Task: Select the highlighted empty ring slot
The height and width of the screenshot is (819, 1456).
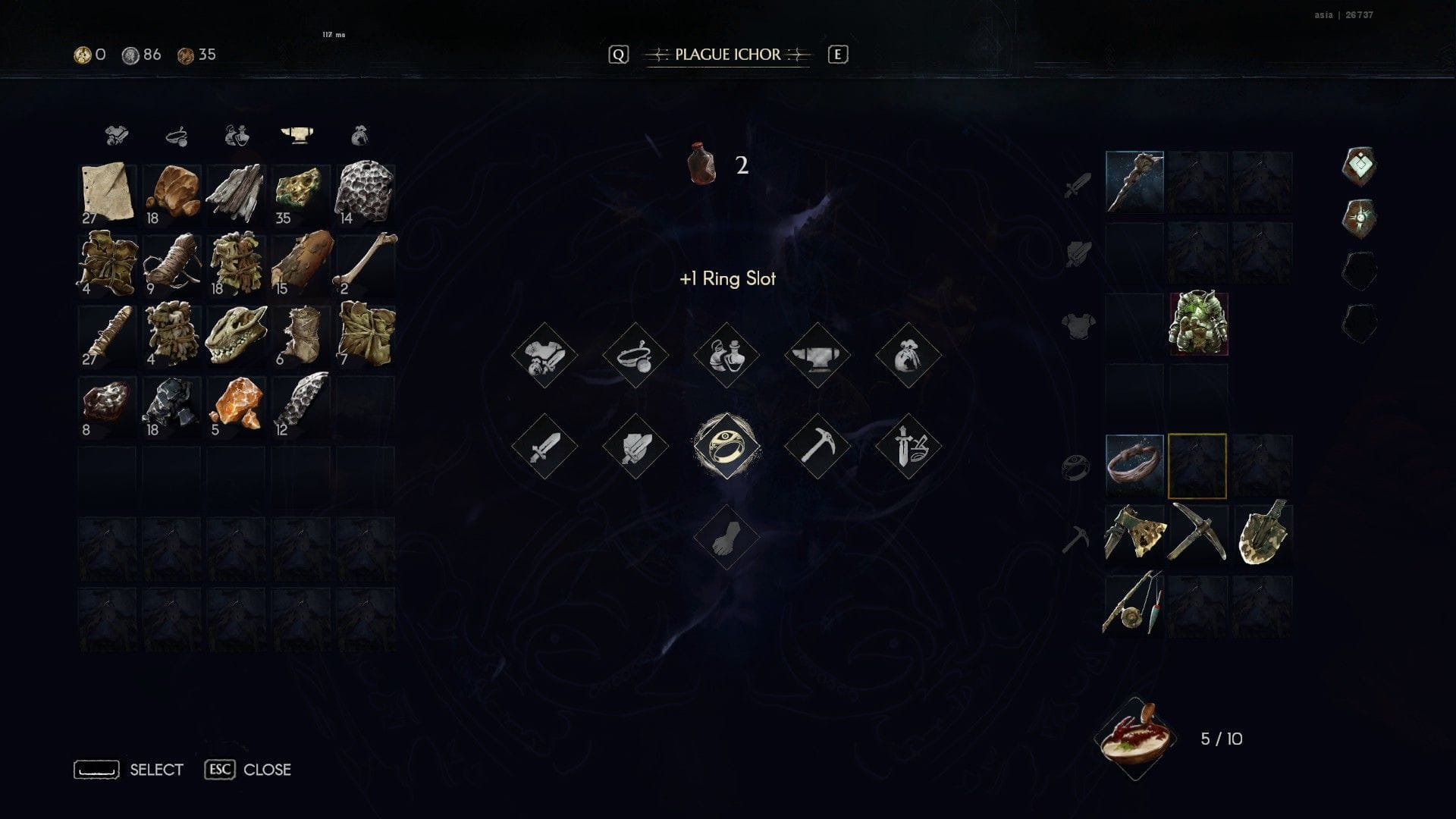Action: [x=1197, y=466]
